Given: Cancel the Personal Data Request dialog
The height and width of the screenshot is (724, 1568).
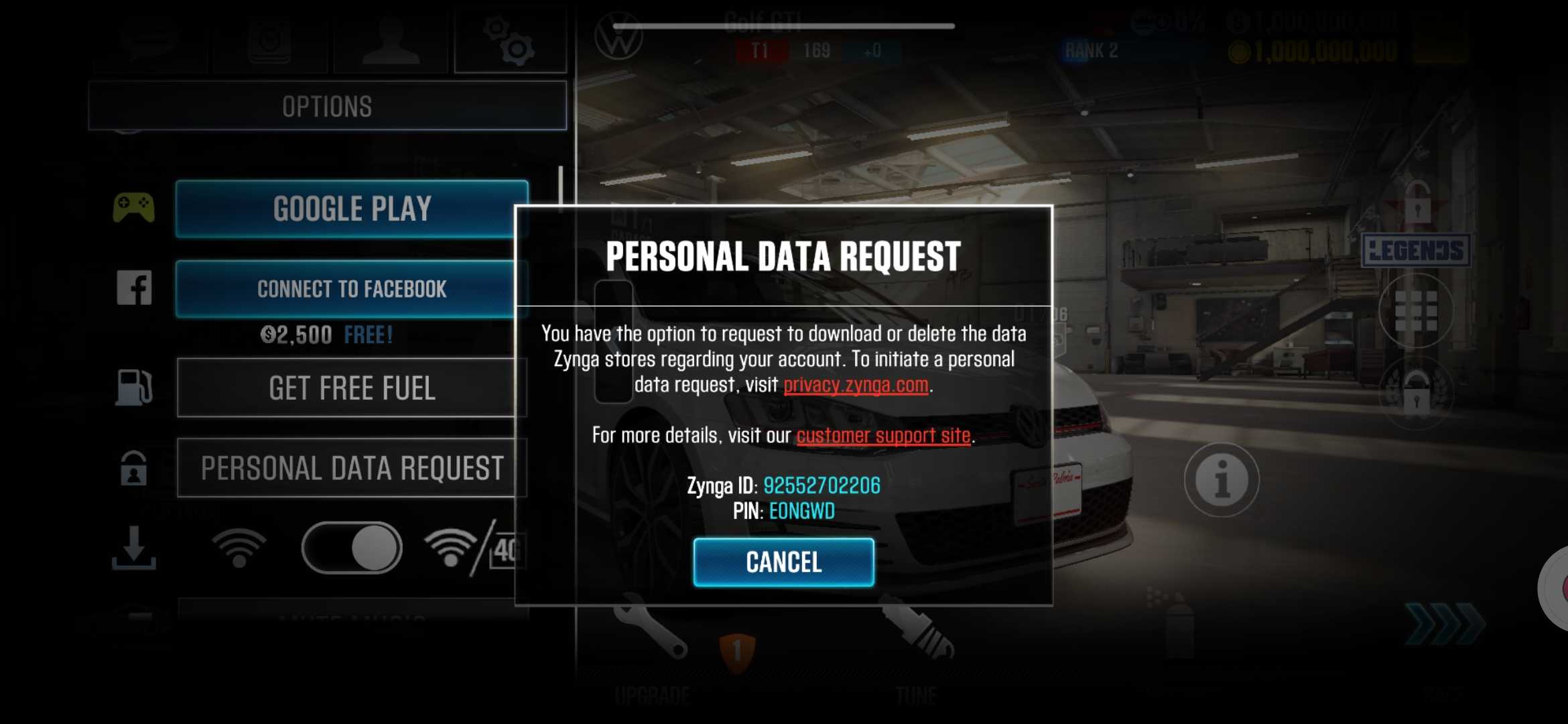Looking at the screenshot, I should [x=783, y=562].
